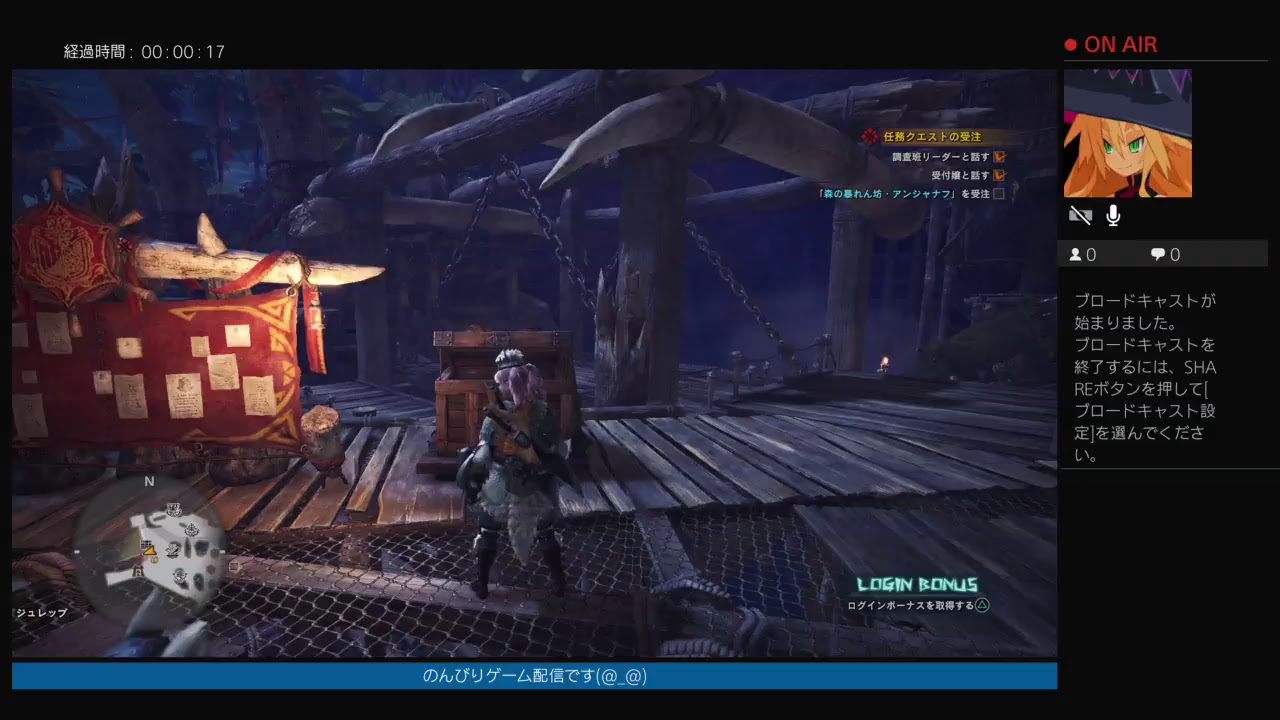Open the circular minimap
Viewport: 1280px width, 720px height.
[150, 547]
